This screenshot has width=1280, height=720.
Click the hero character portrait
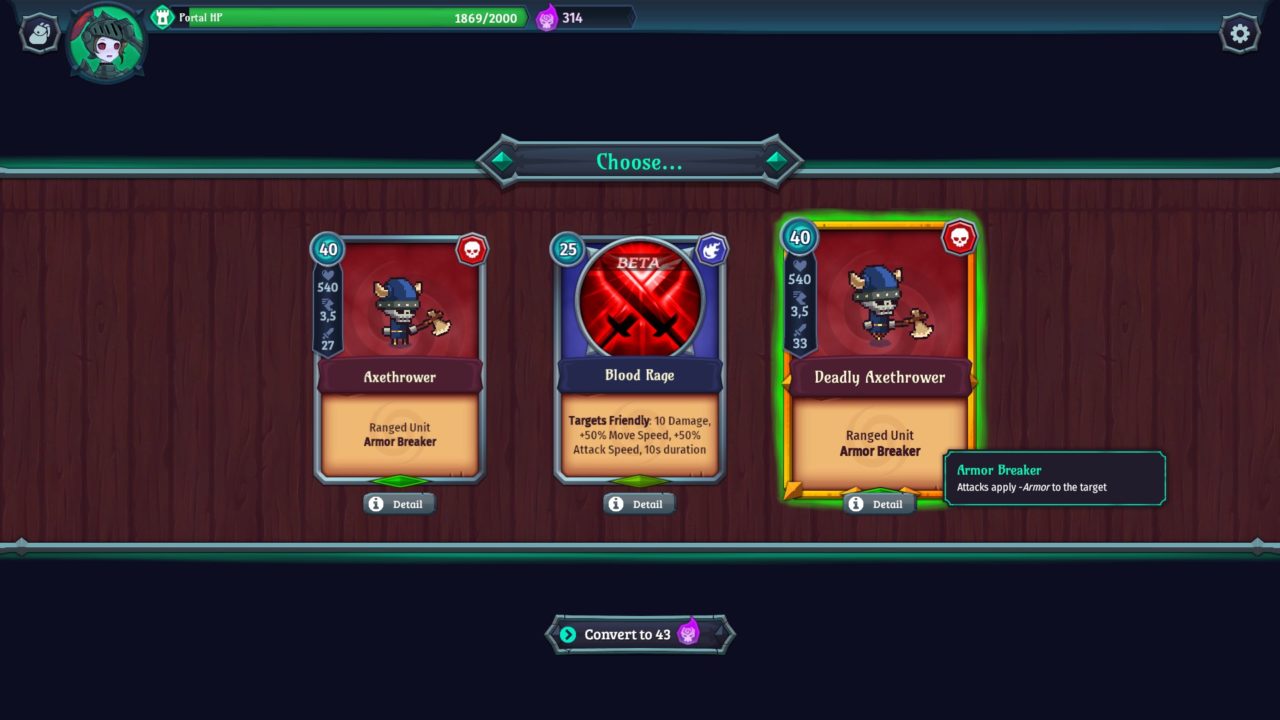106,42
